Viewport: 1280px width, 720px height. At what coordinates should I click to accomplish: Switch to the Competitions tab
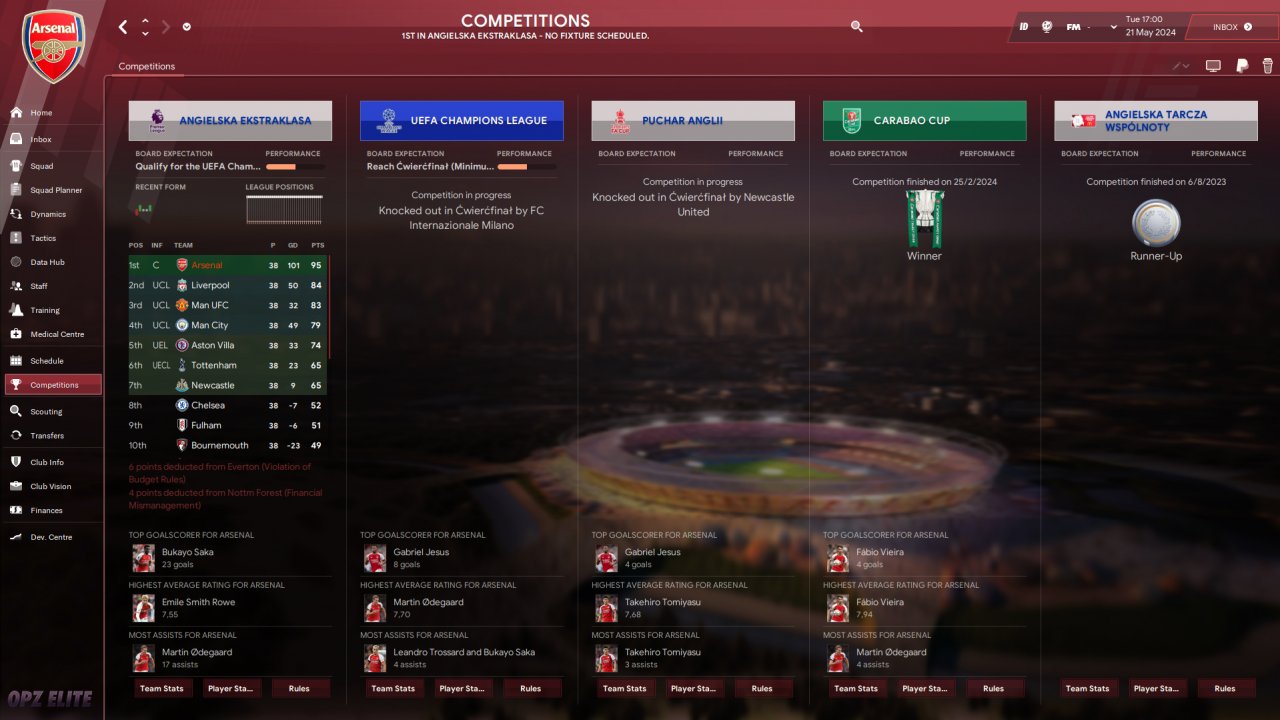146,66
